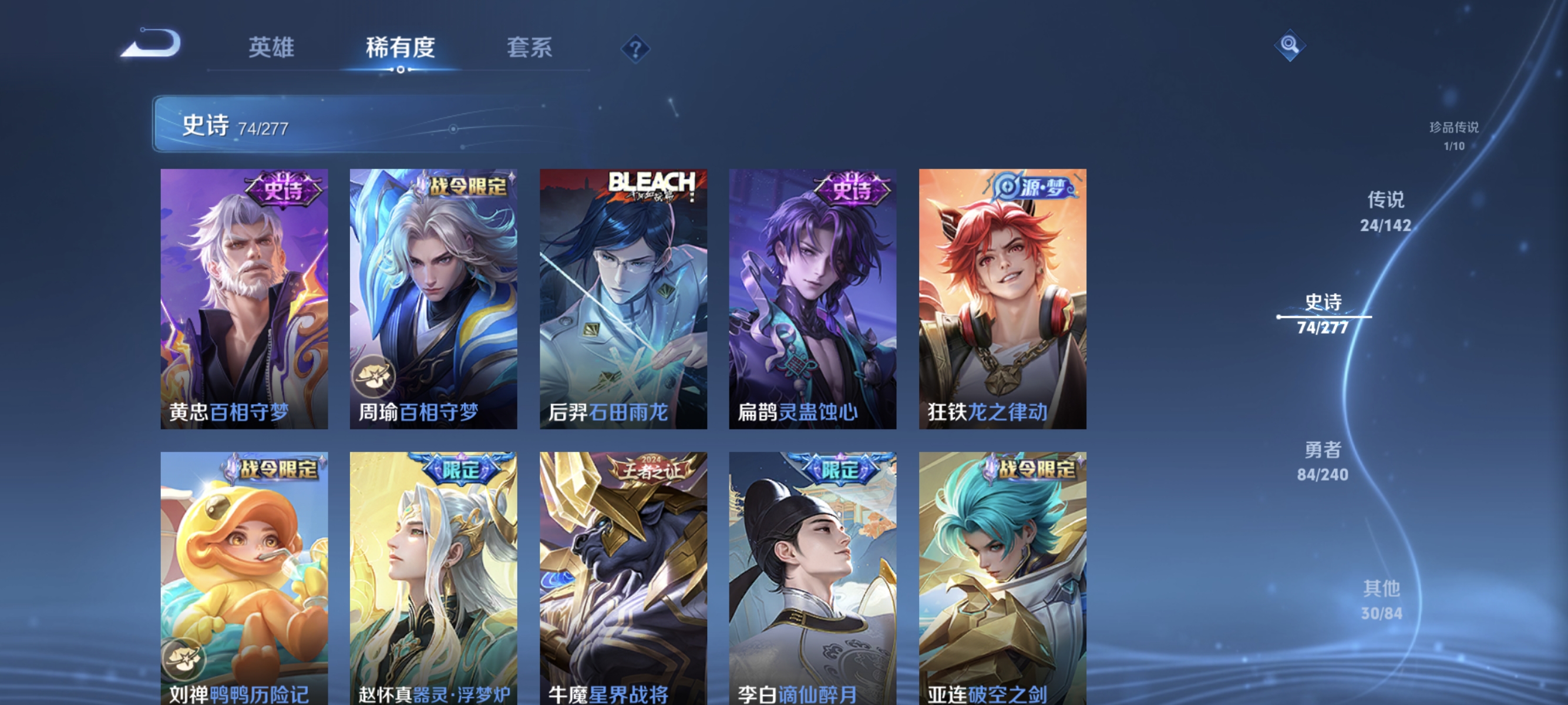1568x705 pixels.
Task: Click the page indicator dot under 稀有度
Action: coord(400,69)
